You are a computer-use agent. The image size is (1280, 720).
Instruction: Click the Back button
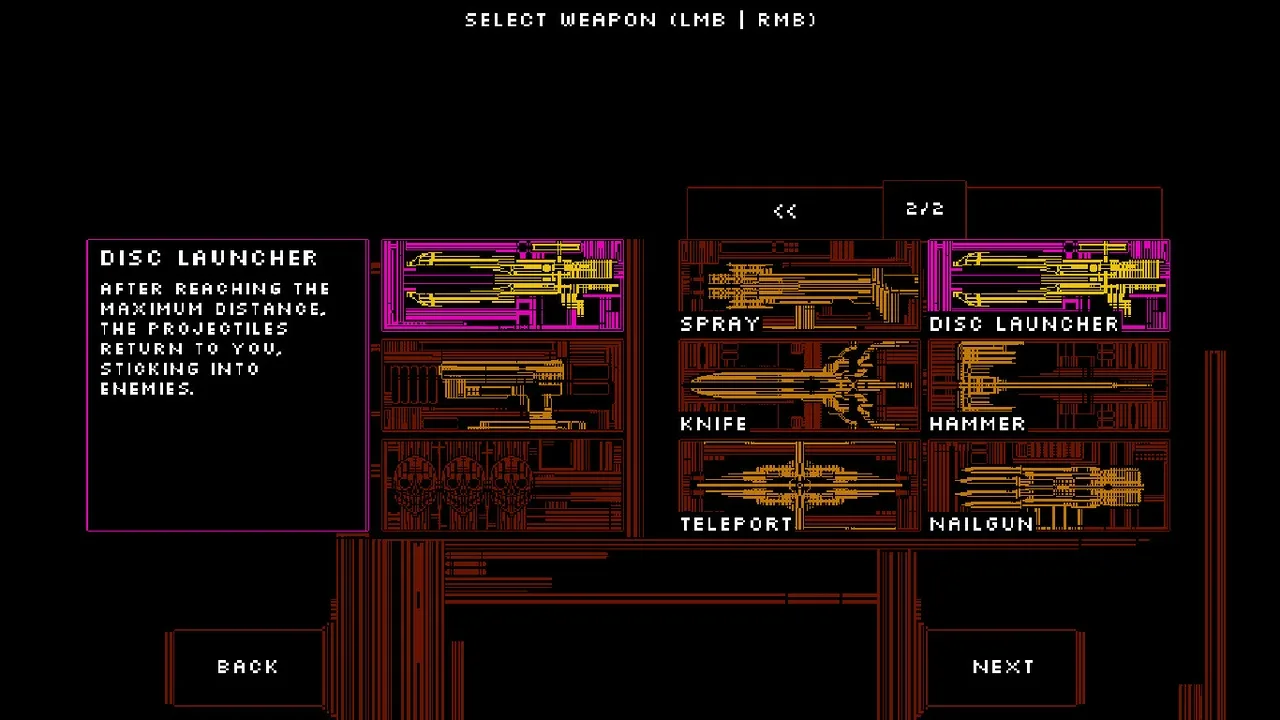pyautogui.click(x=248, y=667)
